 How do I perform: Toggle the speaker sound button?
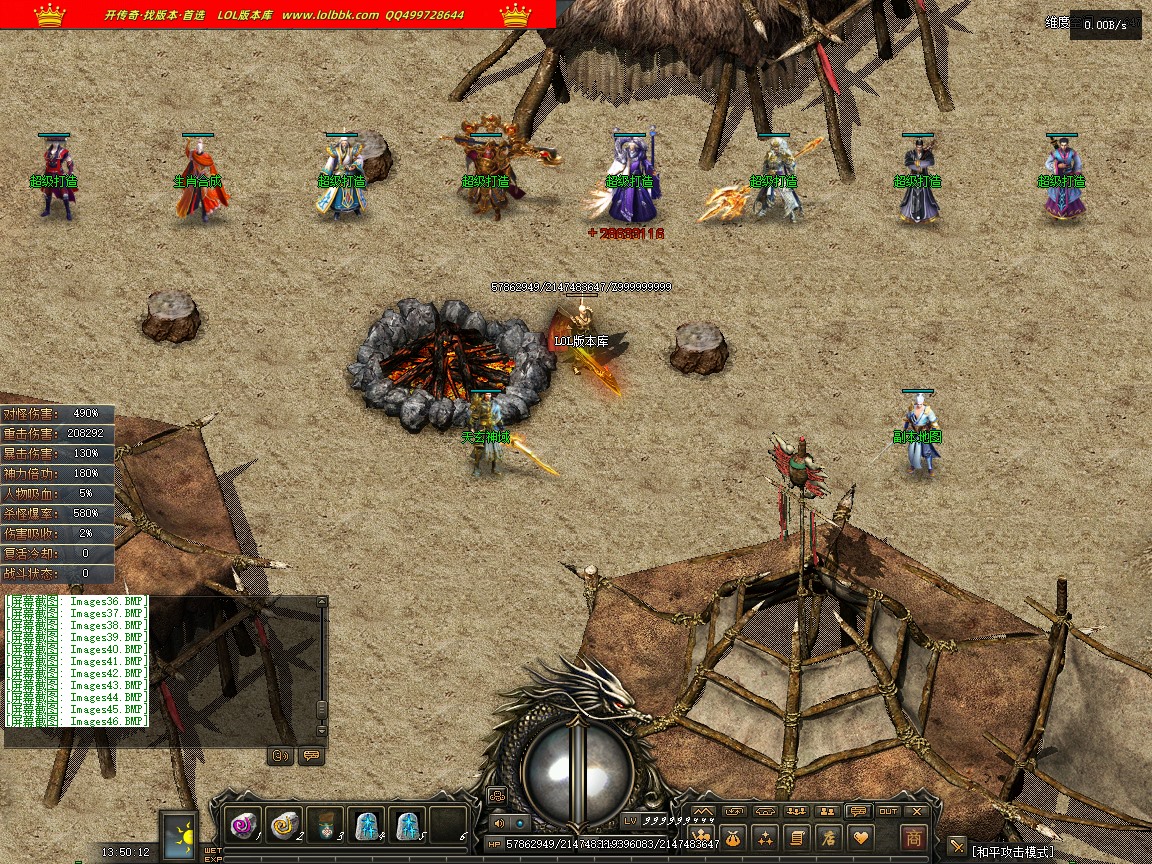click(500, 823)
